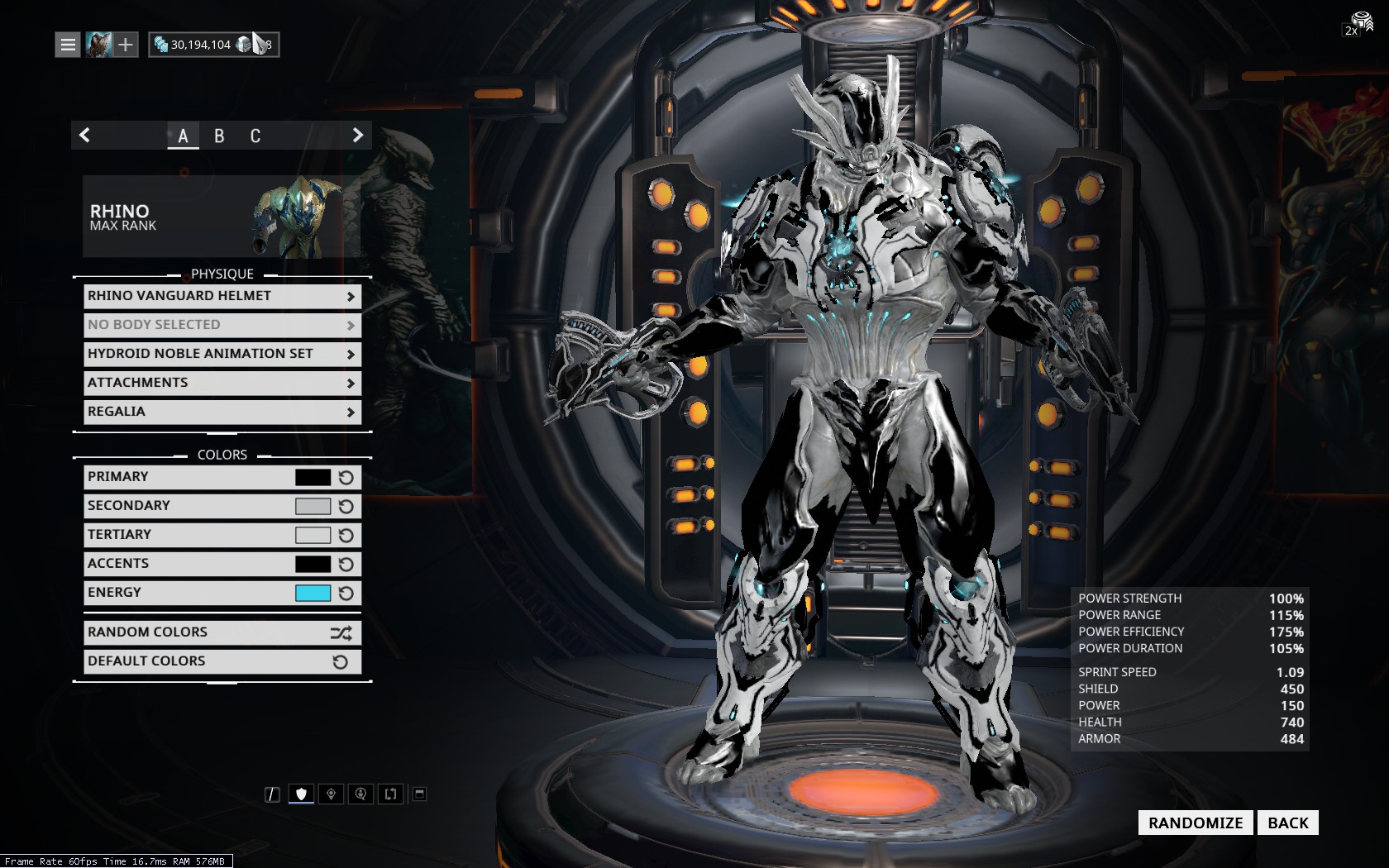
Task: Pick a new Primary color swatch
Action: (313, 477)
